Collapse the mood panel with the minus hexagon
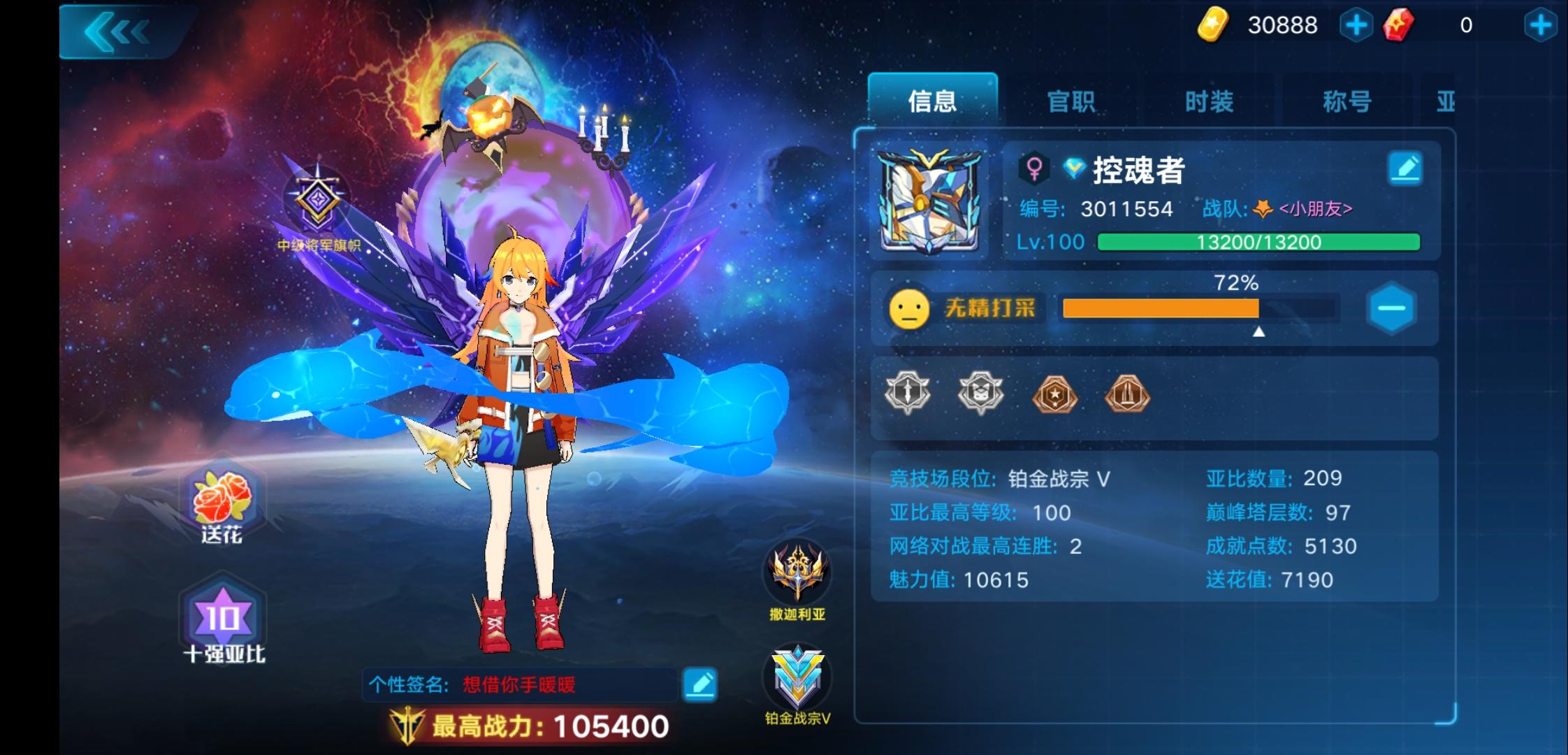Image resolution: width=1568 pixels, height=755 pixels. tap(1390, 308)
